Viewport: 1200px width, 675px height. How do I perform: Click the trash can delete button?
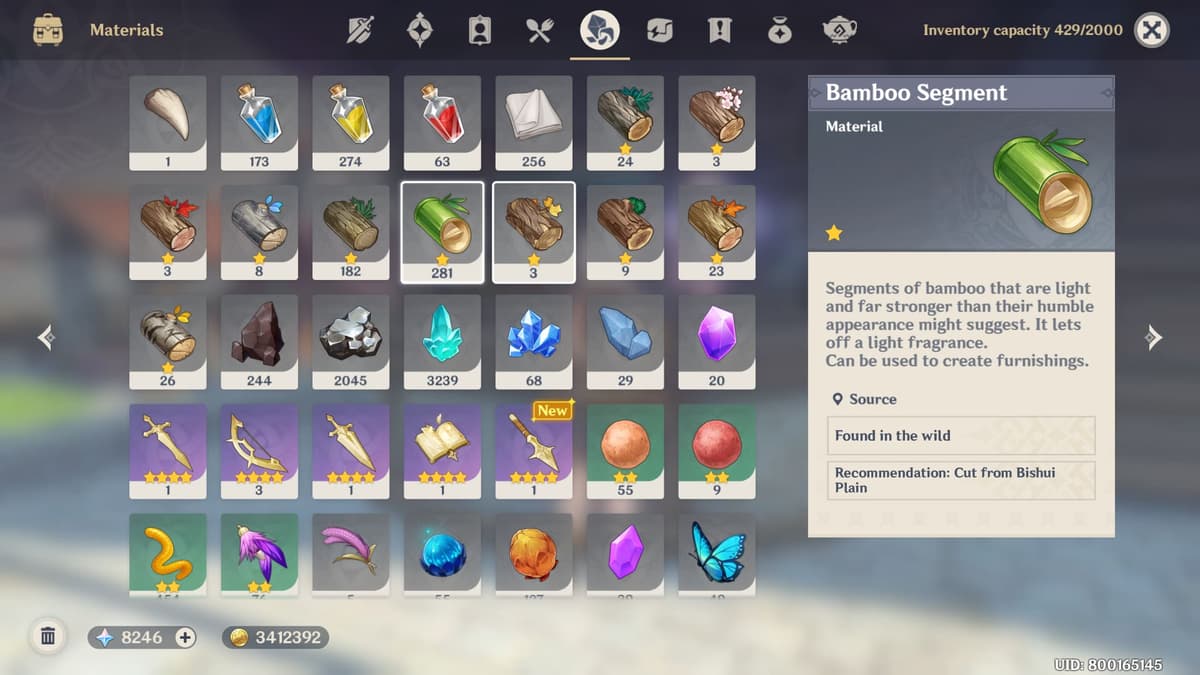[x=47, y=636]
